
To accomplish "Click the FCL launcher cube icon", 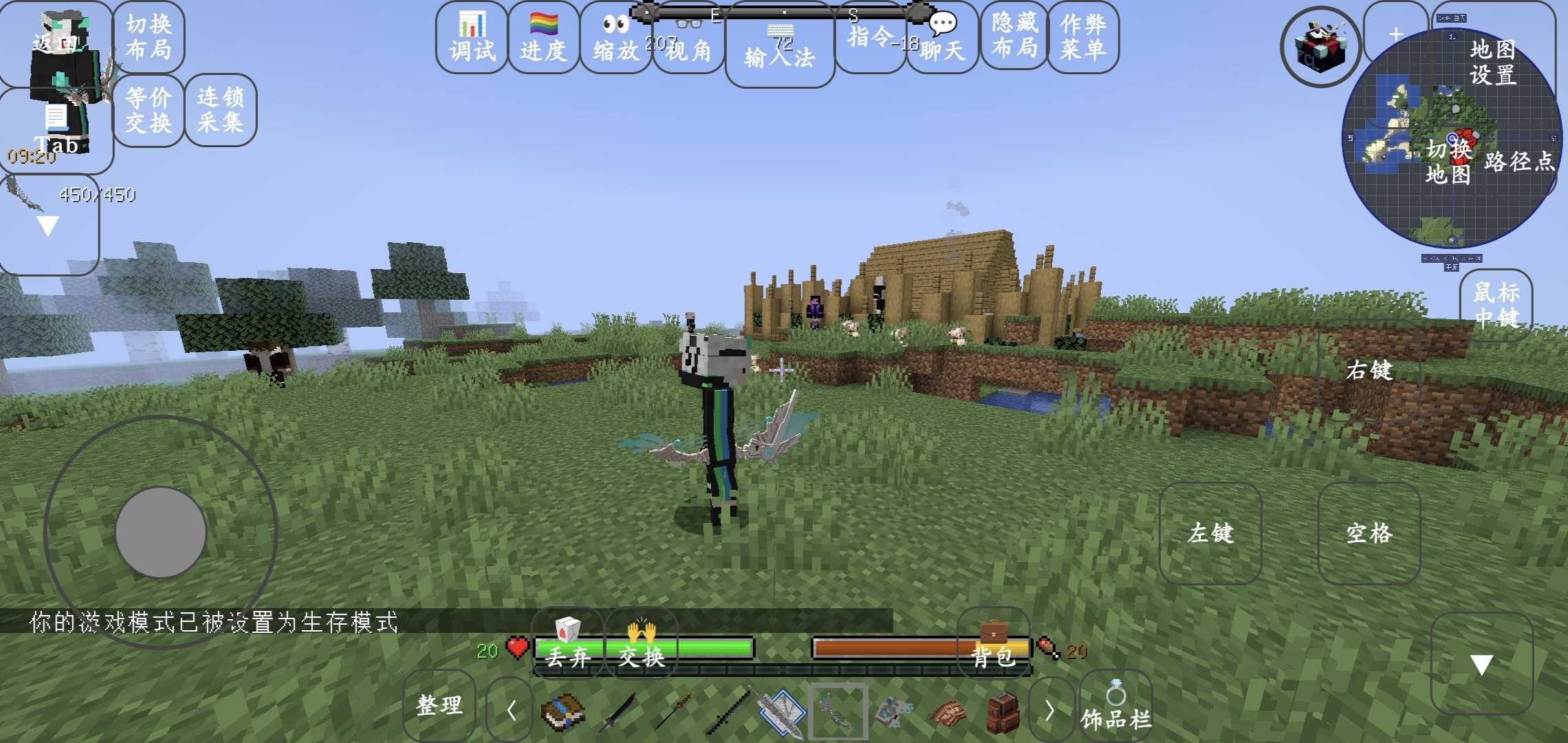I will 1320,47.
